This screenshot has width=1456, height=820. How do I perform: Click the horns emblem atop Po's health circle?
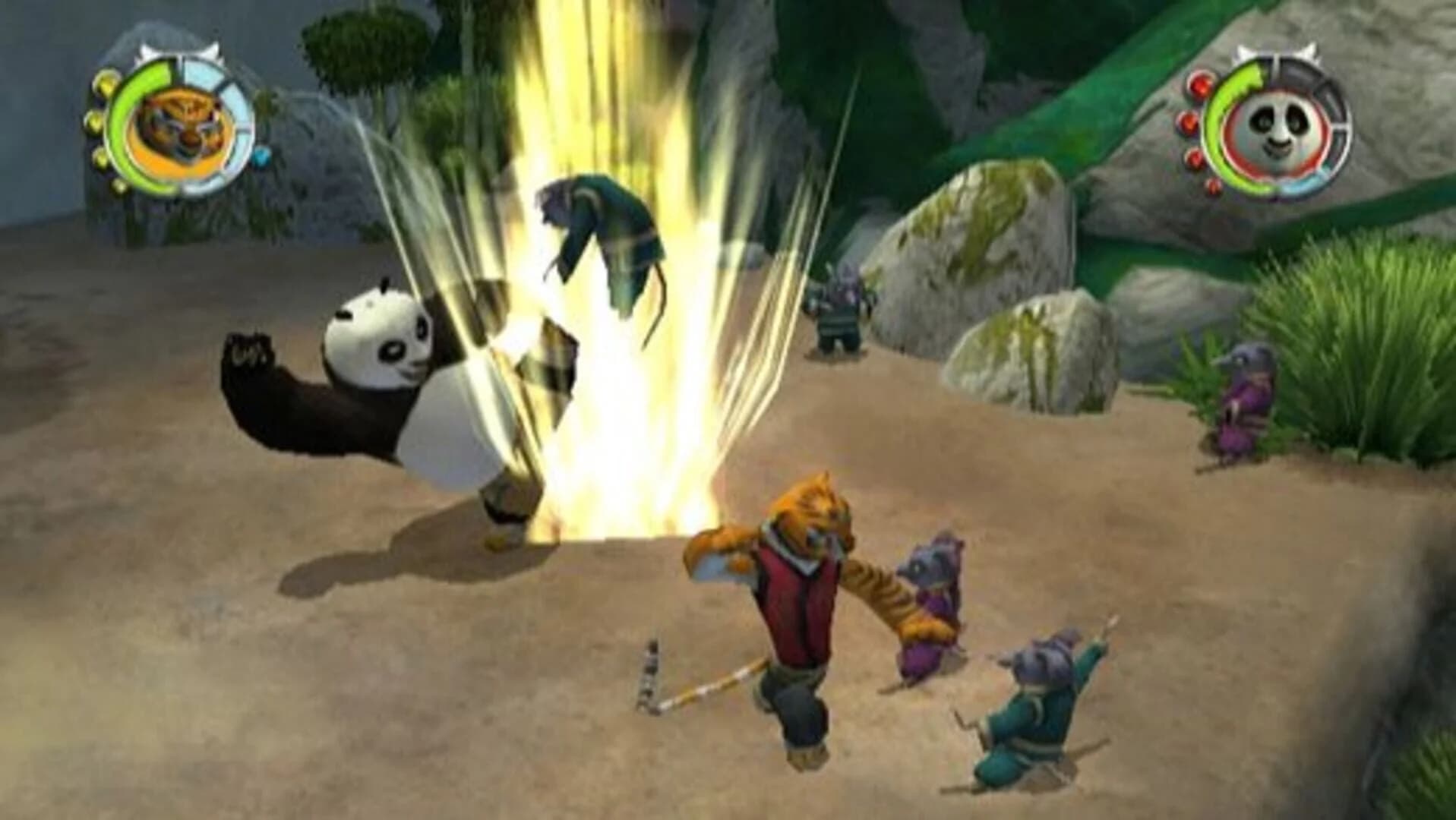point(1275,52)
